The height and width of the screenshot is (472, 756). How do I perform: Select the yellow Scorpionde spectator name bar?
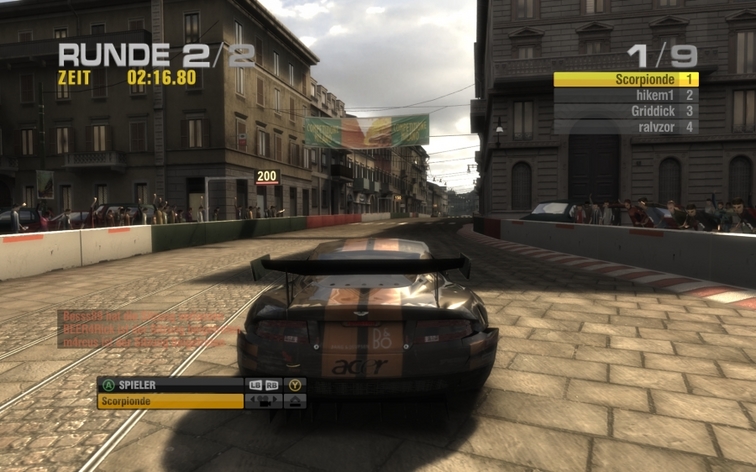click(170, 401)
